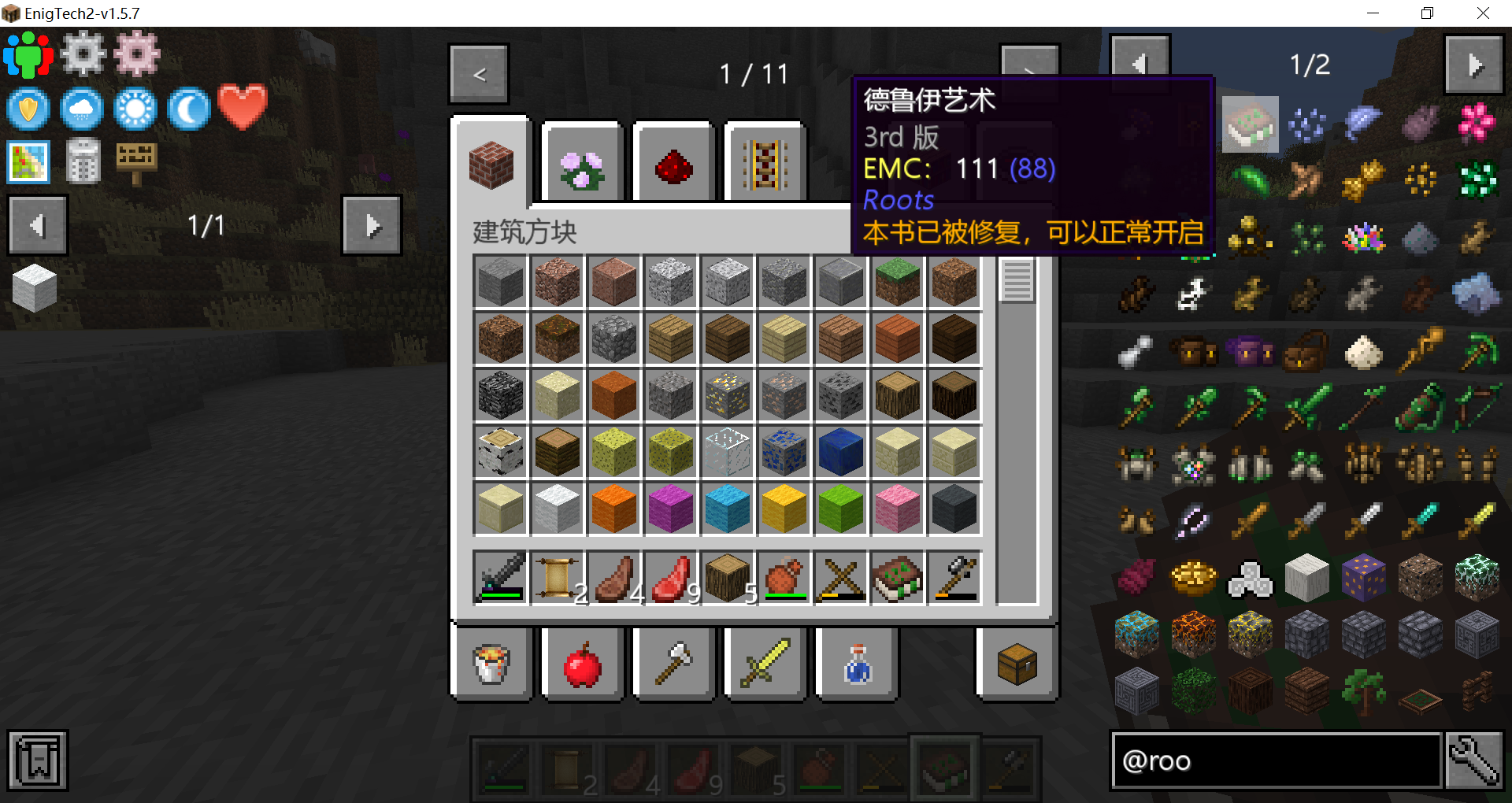This screenshot has width=1512, height=803.
Task: Select the magenta wool block swatch
Action: (670, 508)
